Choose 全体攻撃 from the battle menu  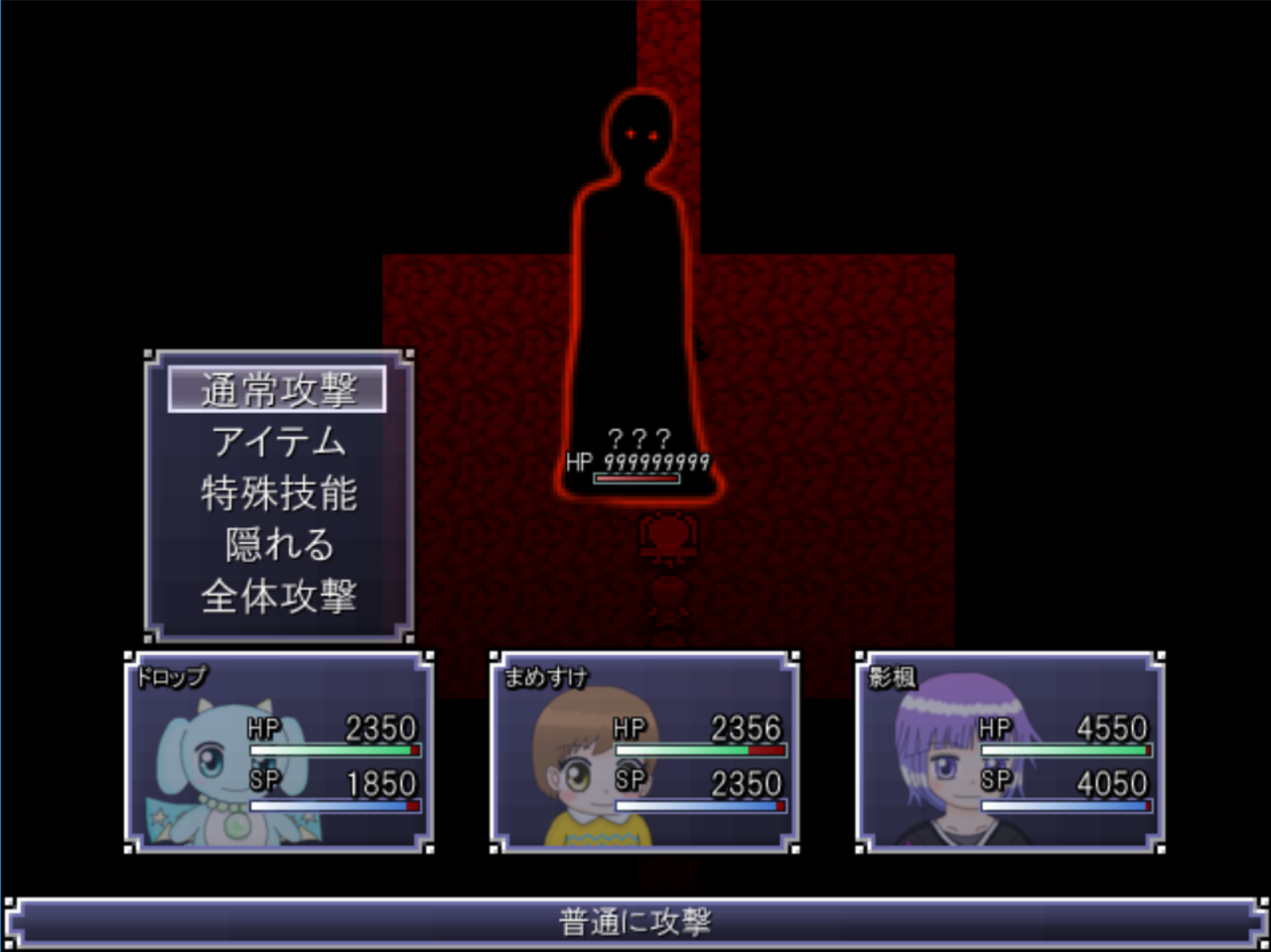pyautogui.click(x=278, y=597)
